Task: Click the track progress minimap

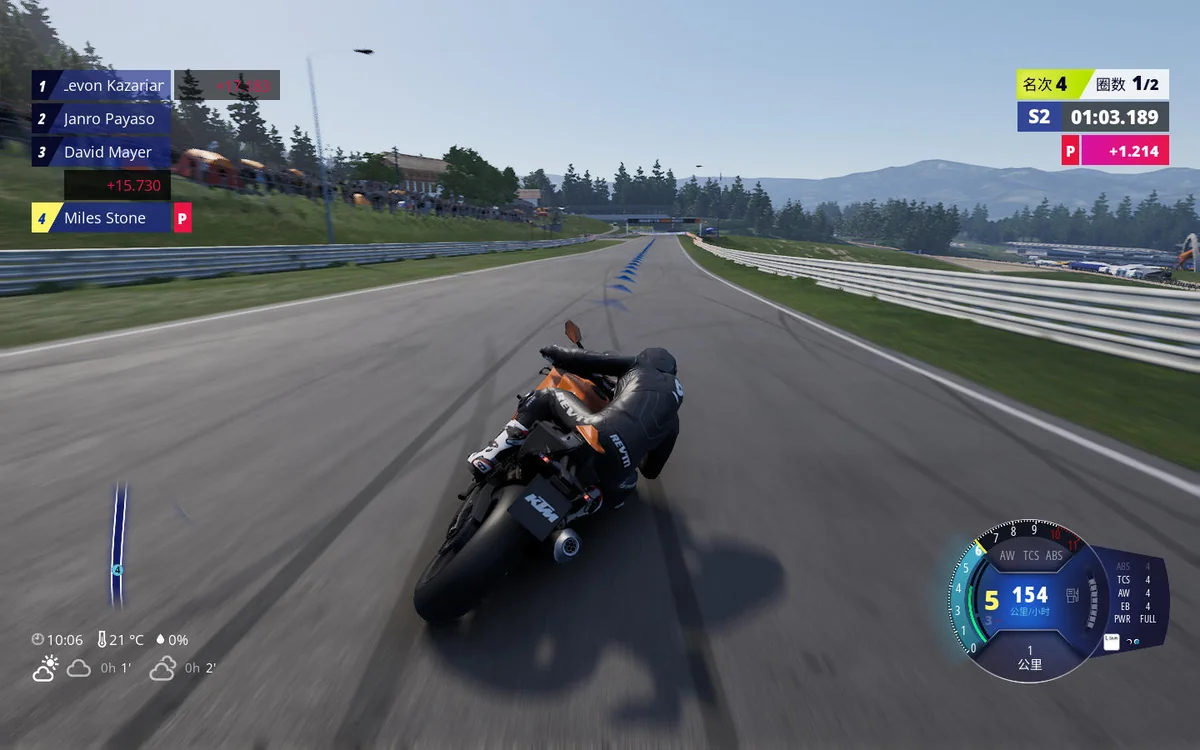Action: [118, 545]
